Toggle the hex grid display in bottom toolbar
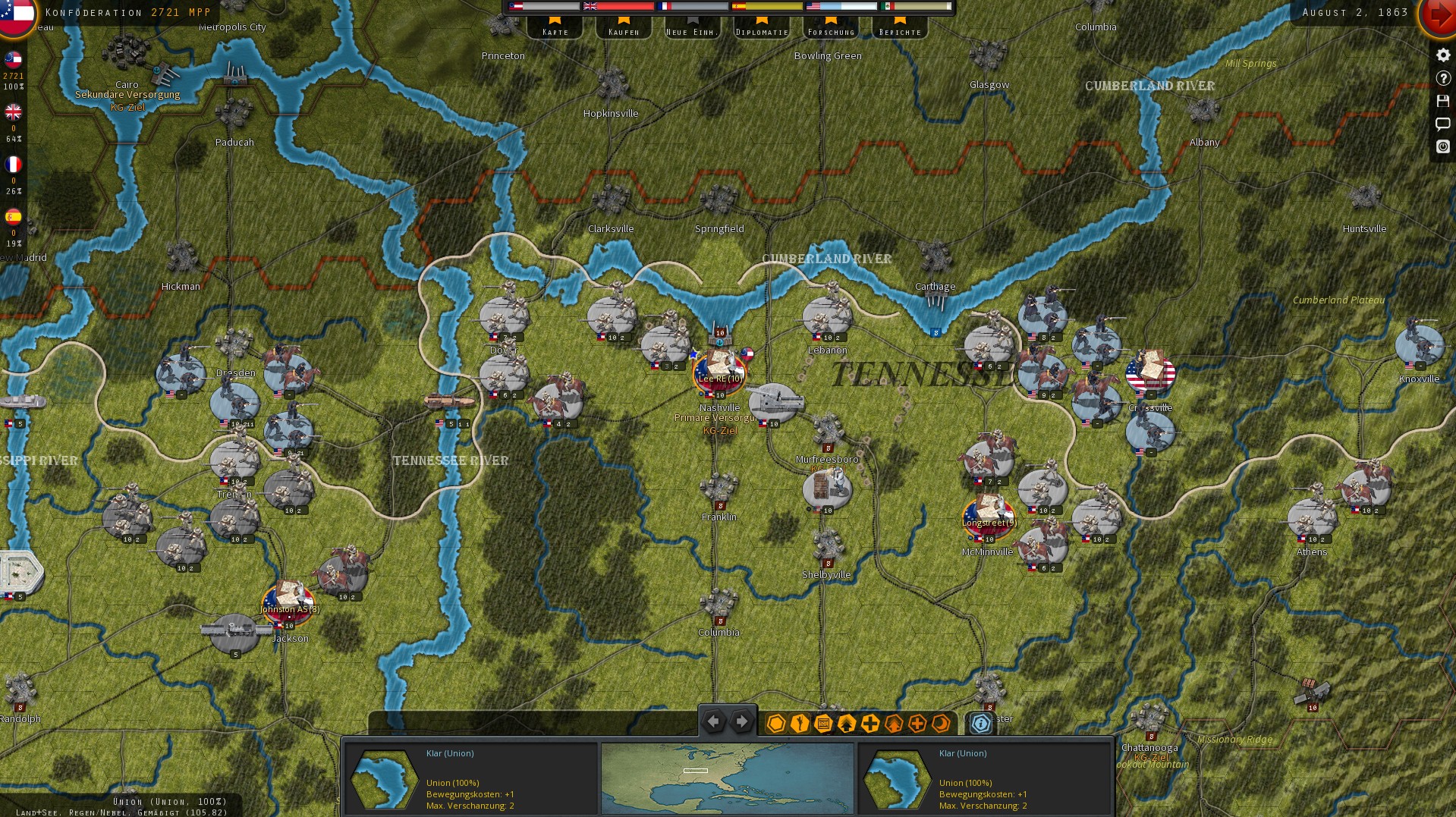 click(x=775, y=724)
